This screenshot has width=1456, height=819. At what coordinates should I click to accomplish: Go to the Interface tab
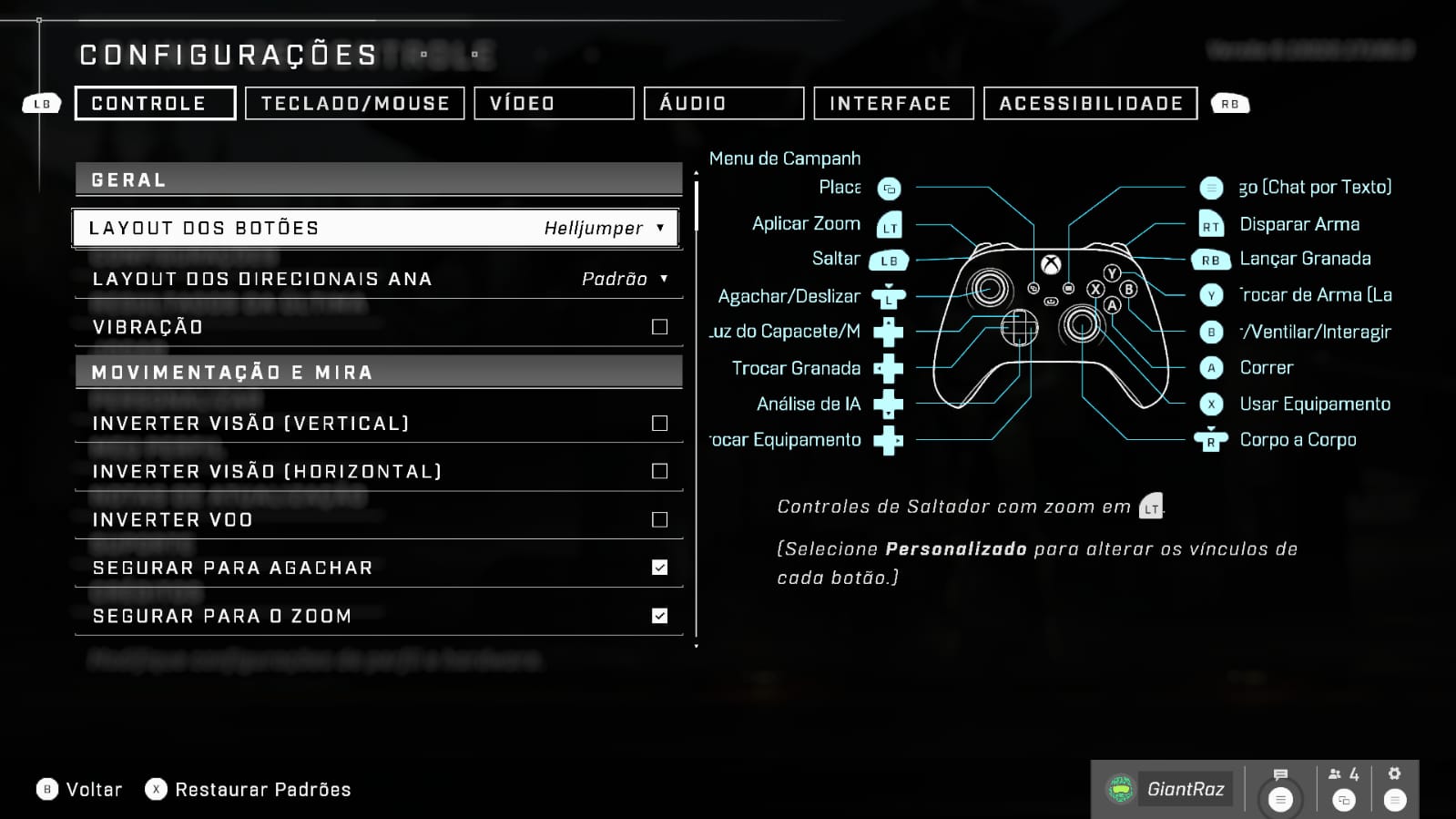[892, 104]
